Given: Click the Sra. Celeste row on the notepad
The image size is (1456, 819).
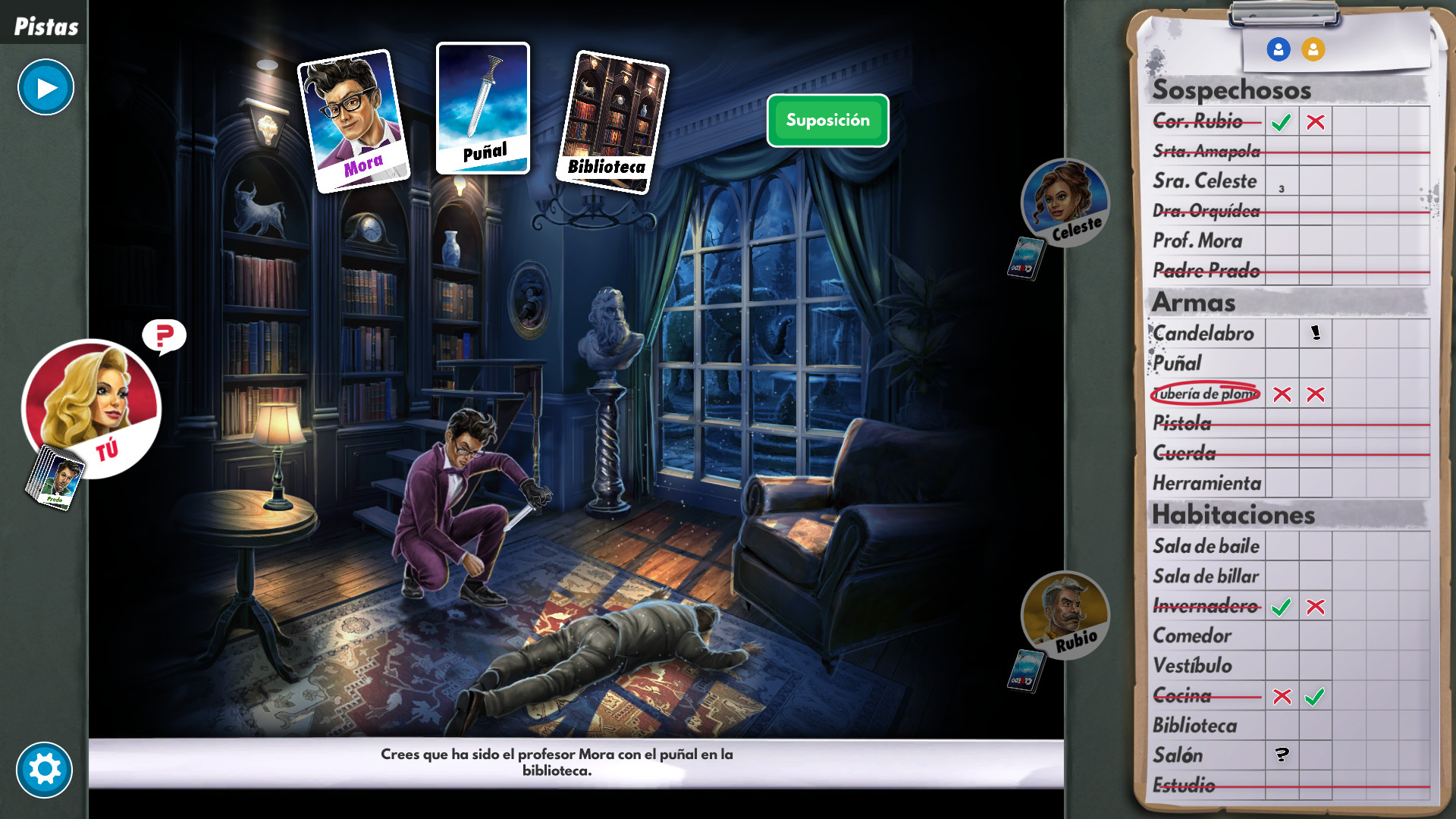Looking at the screenshot, I should point(1203,181).
